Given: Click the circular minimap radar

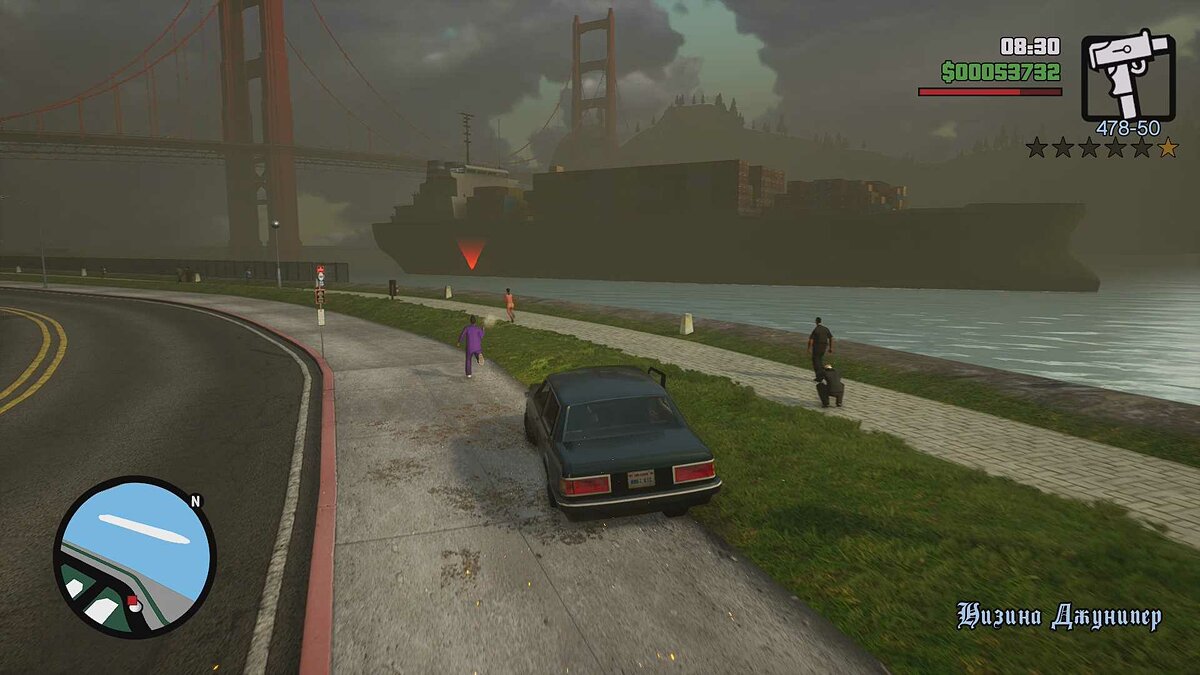Looking at the screenshot, I should [x=134, y=556].
